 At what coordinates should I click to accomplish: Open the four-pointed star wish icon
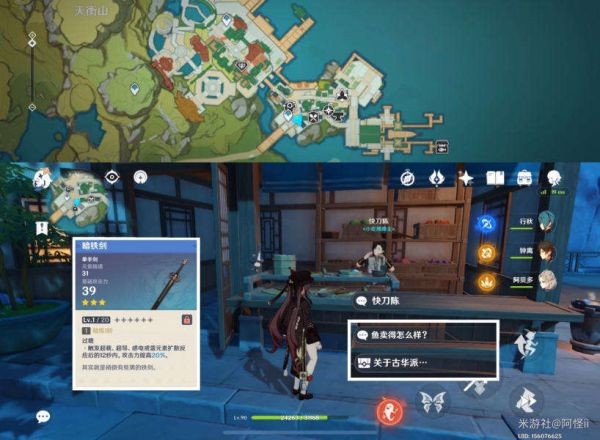[465, 178]
